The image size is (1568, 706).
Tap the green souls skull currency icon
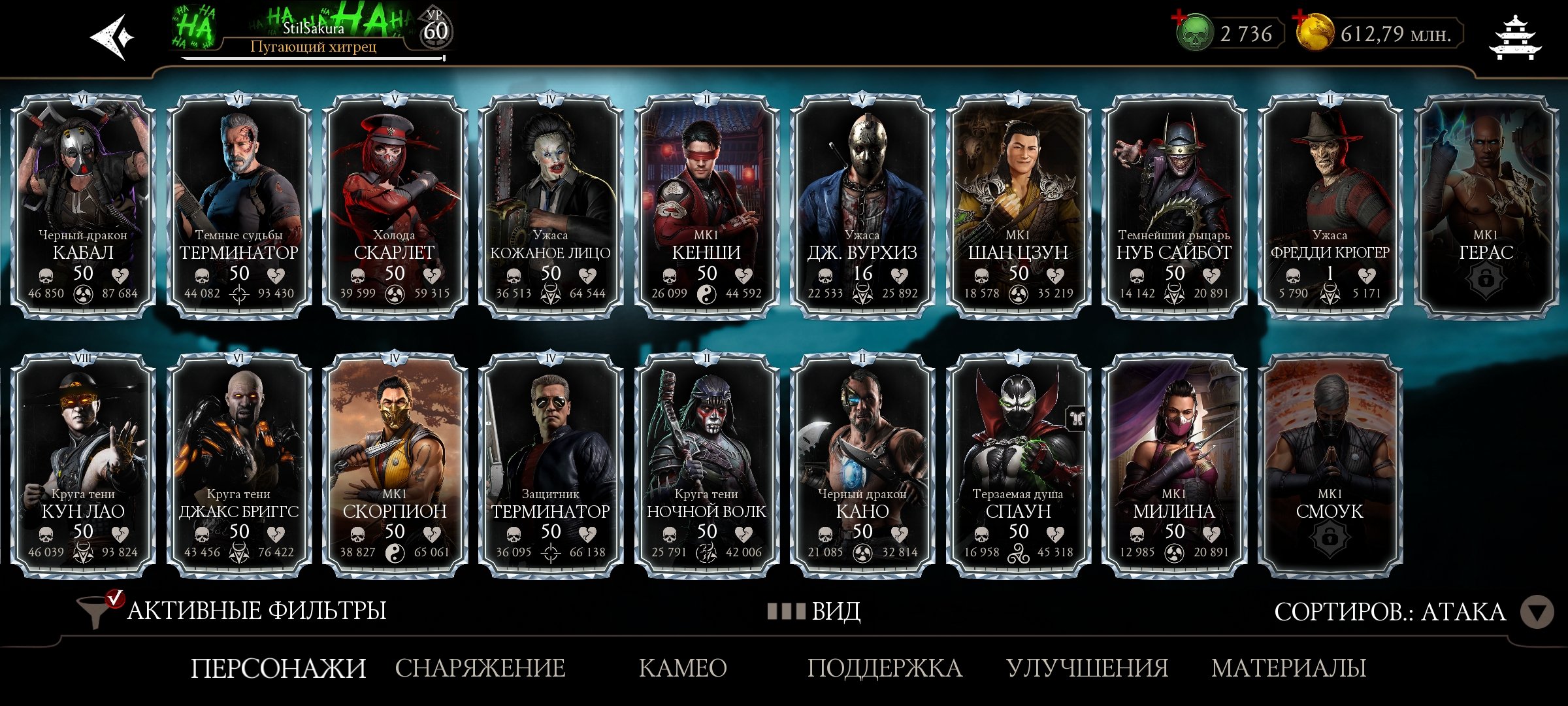[1194, 33]
